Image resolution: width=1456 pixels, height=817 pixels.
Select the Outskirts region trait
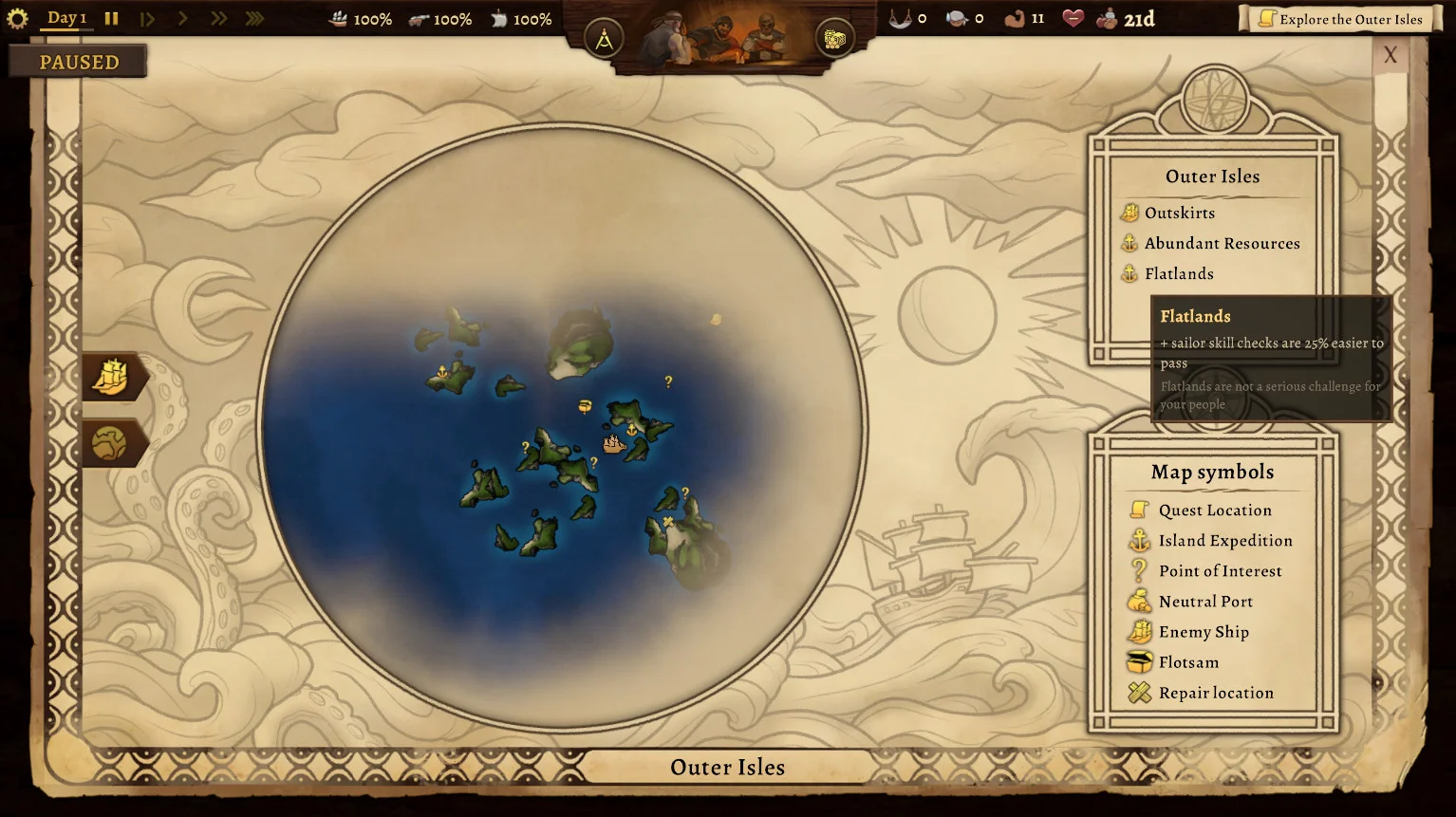[1179, 214]
